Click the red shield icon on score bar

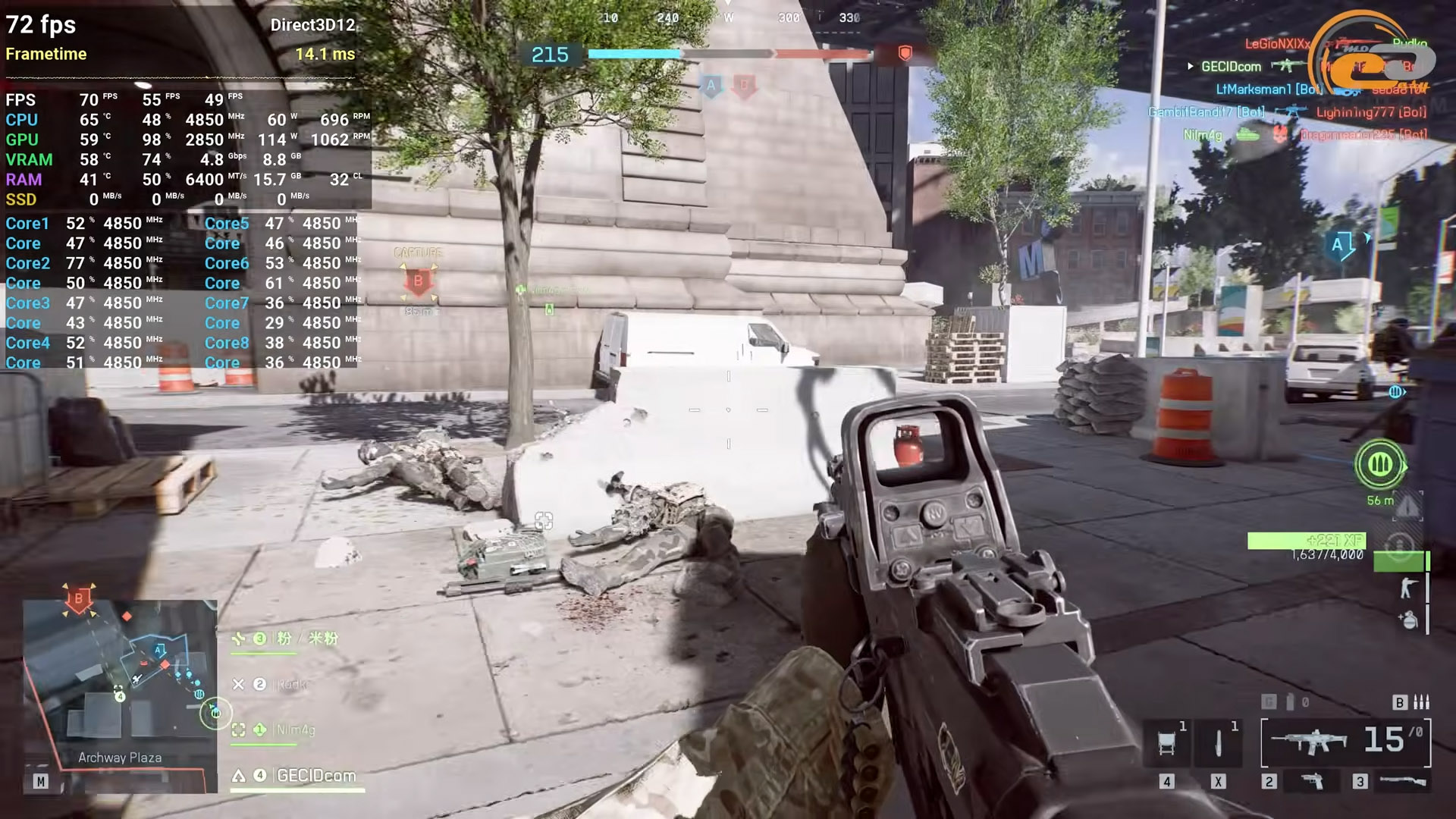pos(905,53)
